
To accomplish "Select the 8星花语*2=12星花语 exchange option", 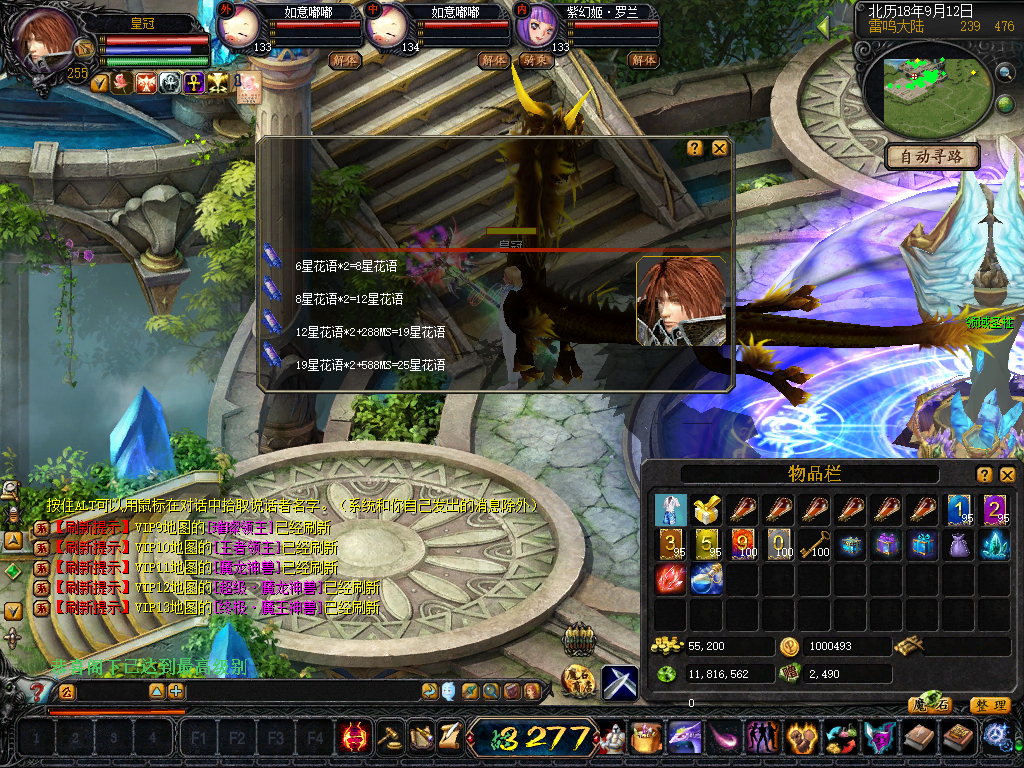I will click(x=348, y=299).
